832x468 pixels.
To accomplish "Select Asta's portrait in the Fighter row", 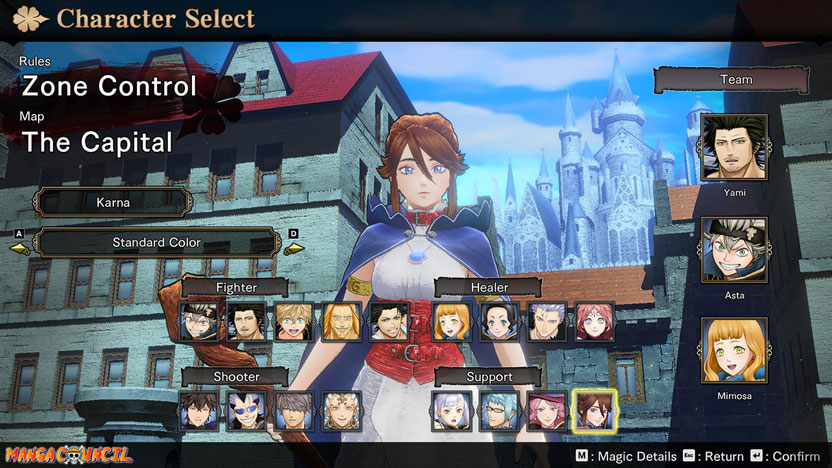I will (199, 322).
